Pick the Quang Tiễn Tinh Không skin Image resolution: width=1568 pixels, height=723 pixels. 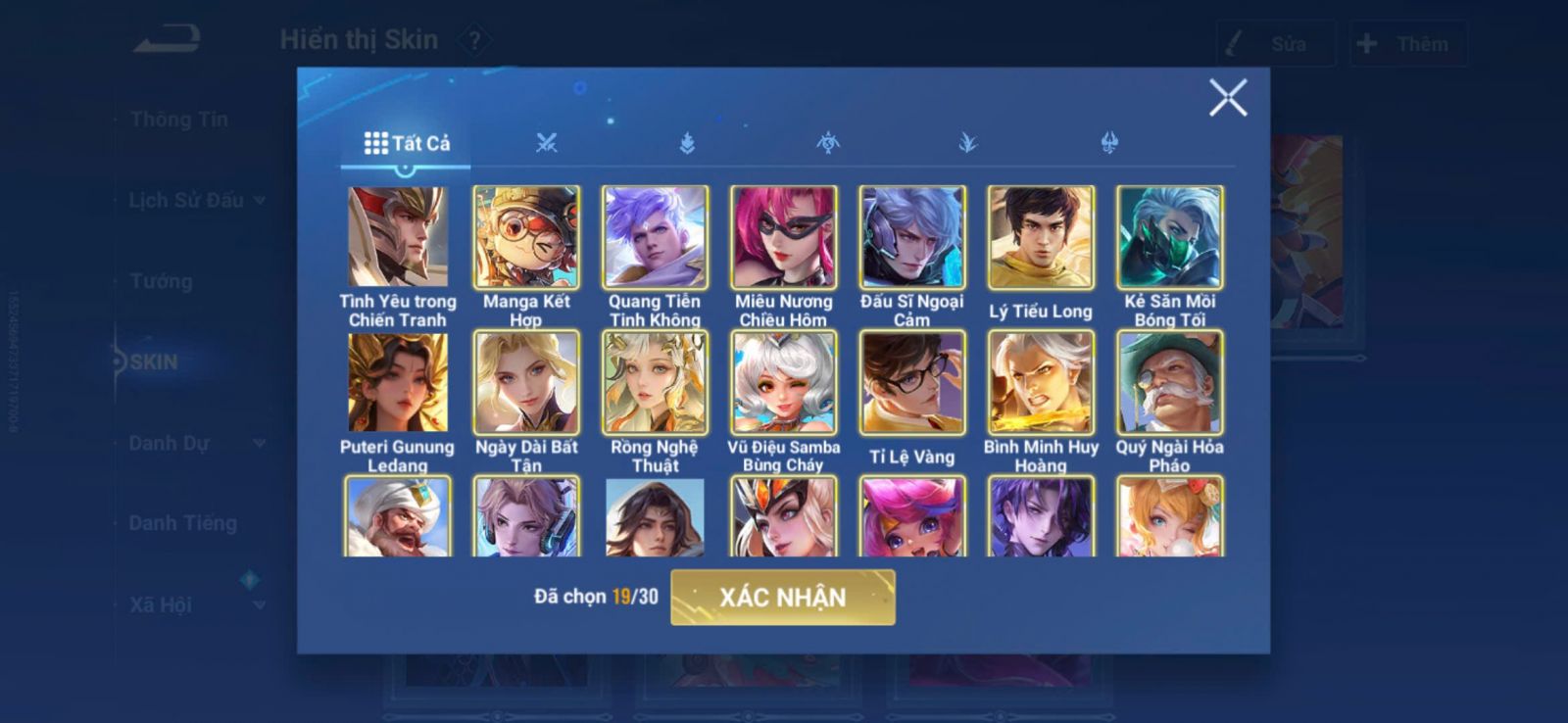pos(655,236)
